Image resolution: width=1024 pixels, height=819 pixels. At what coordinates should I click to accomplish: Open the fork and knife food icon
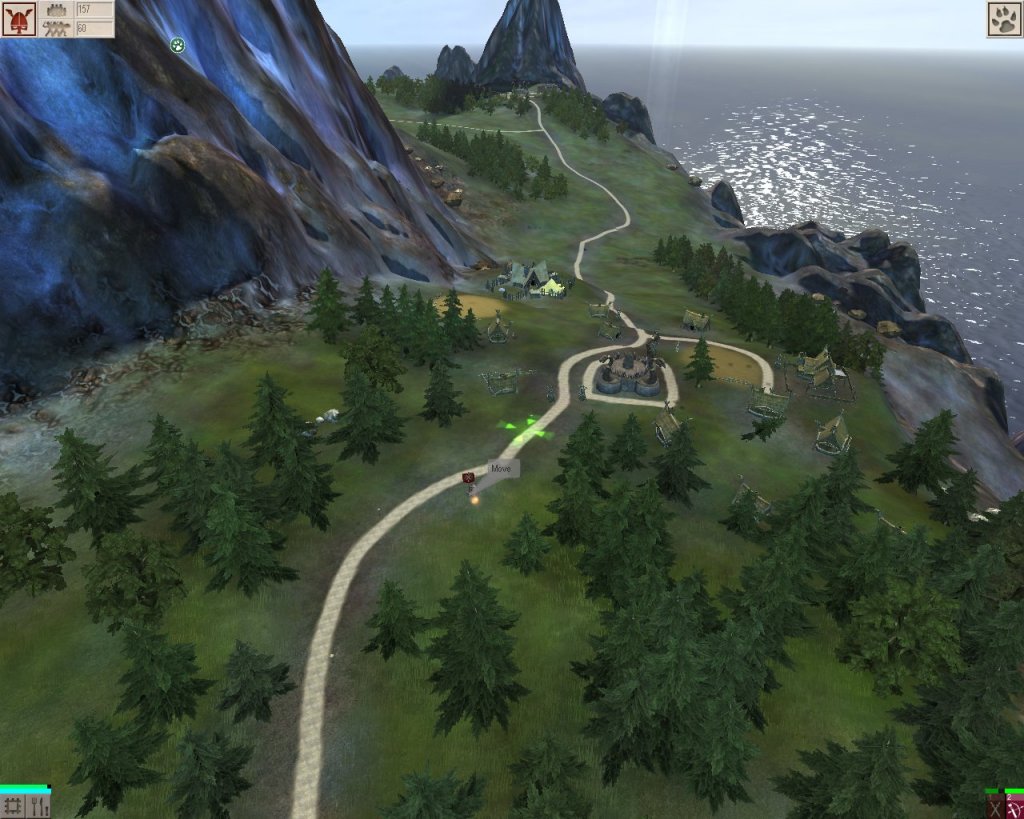39,805
